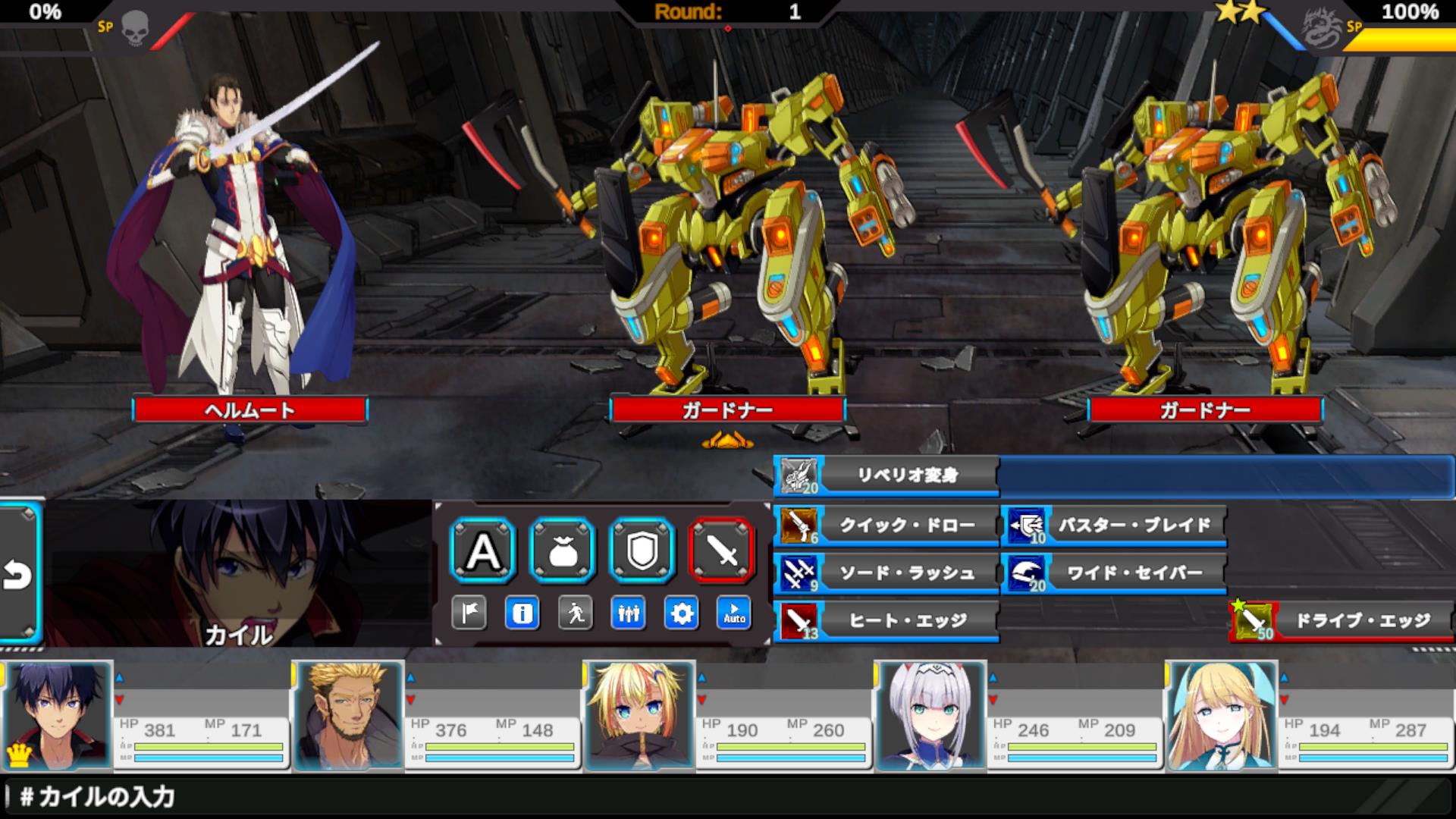Use the クイック・ドロー skill
Image resolution: width=1456 pixels, height=819 pixels.
pos(886,525)
